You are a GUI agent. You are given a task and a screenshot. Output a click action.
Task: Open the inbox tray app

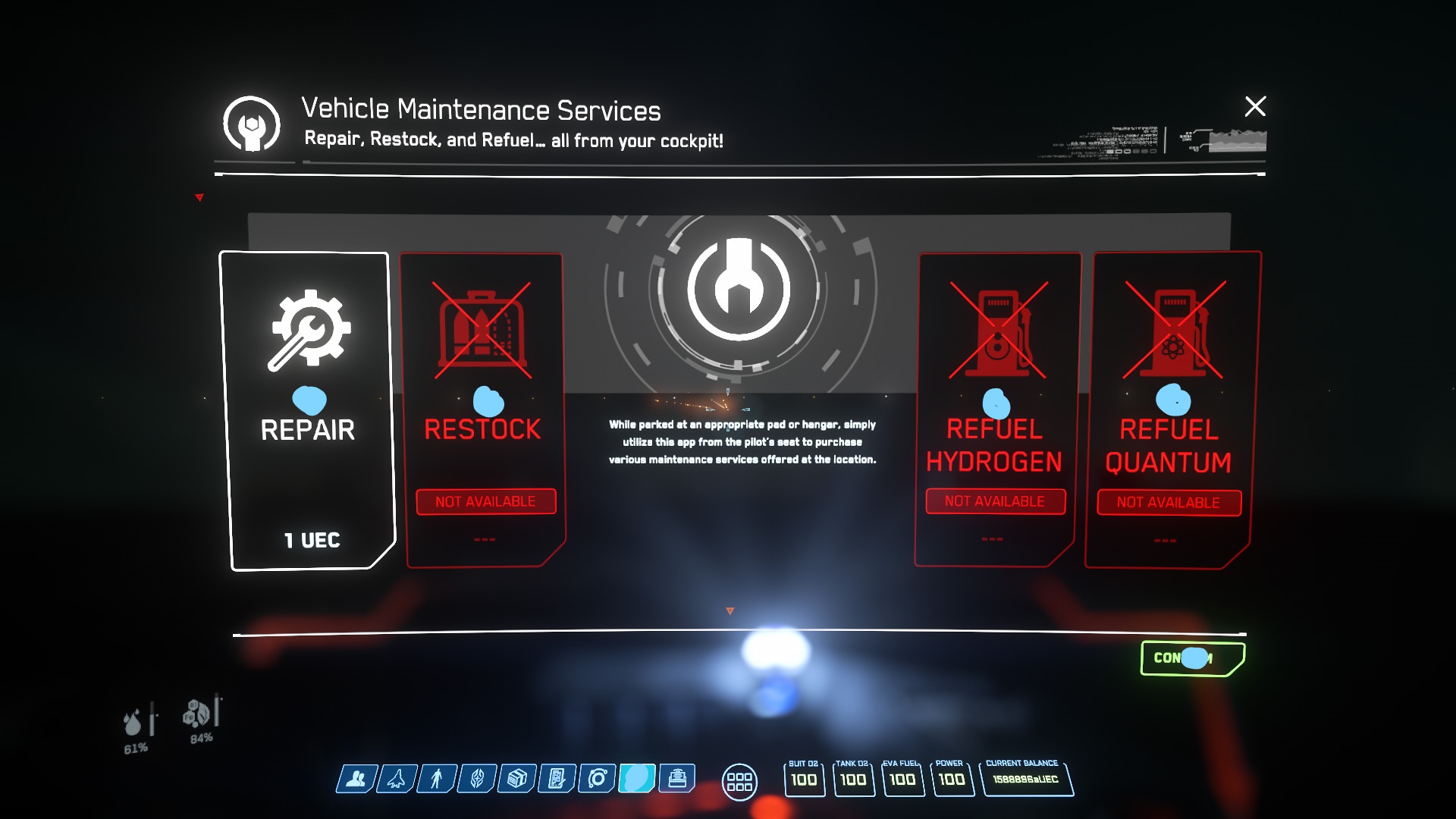(677, 779)
